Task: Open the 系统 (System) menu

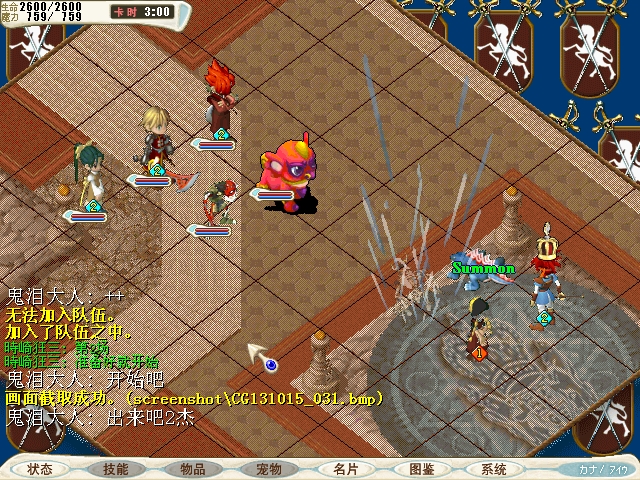Action: point(494,469)
